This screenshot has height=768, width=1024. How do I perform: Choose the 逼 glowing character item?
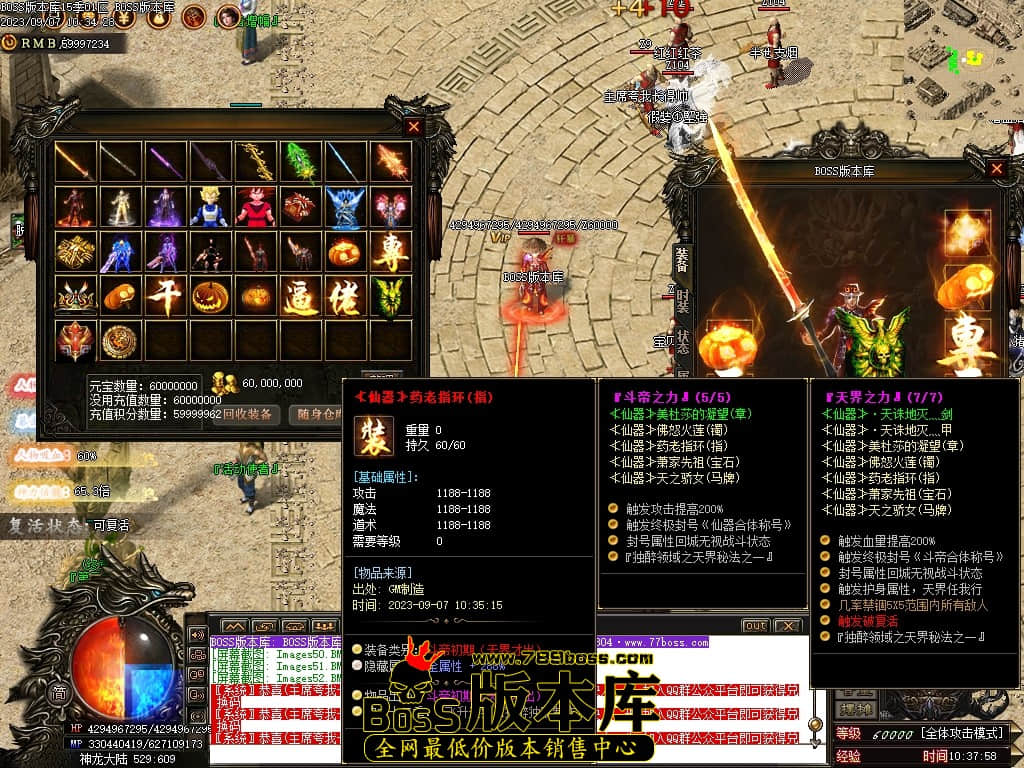300,297
